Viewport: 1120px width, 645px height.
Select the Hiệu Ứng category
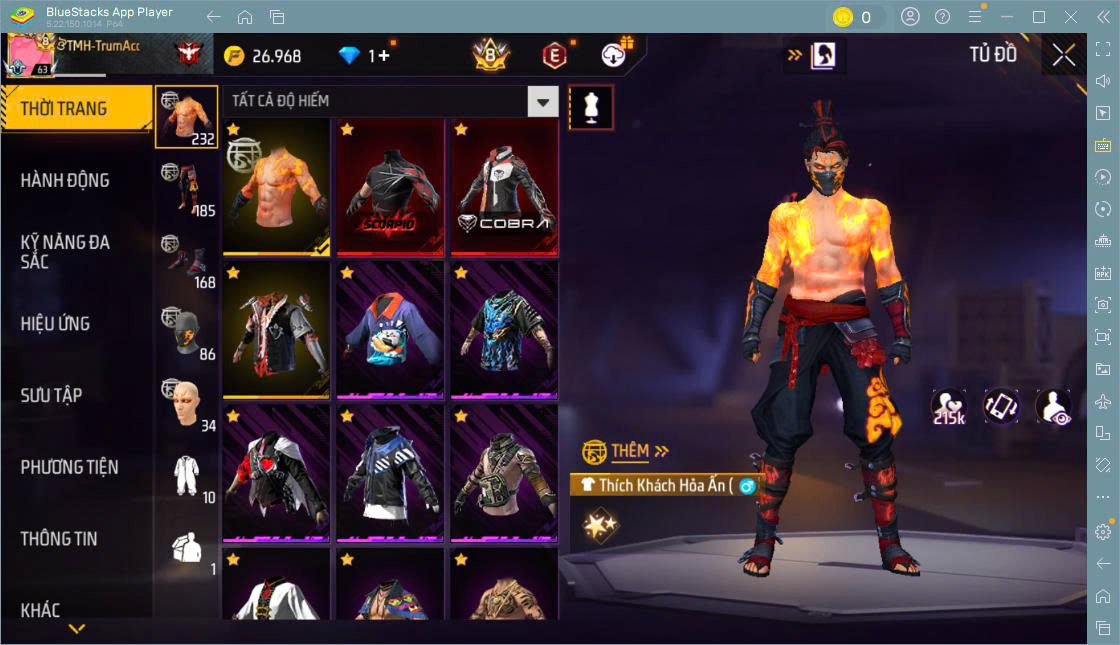click(55, 324)
